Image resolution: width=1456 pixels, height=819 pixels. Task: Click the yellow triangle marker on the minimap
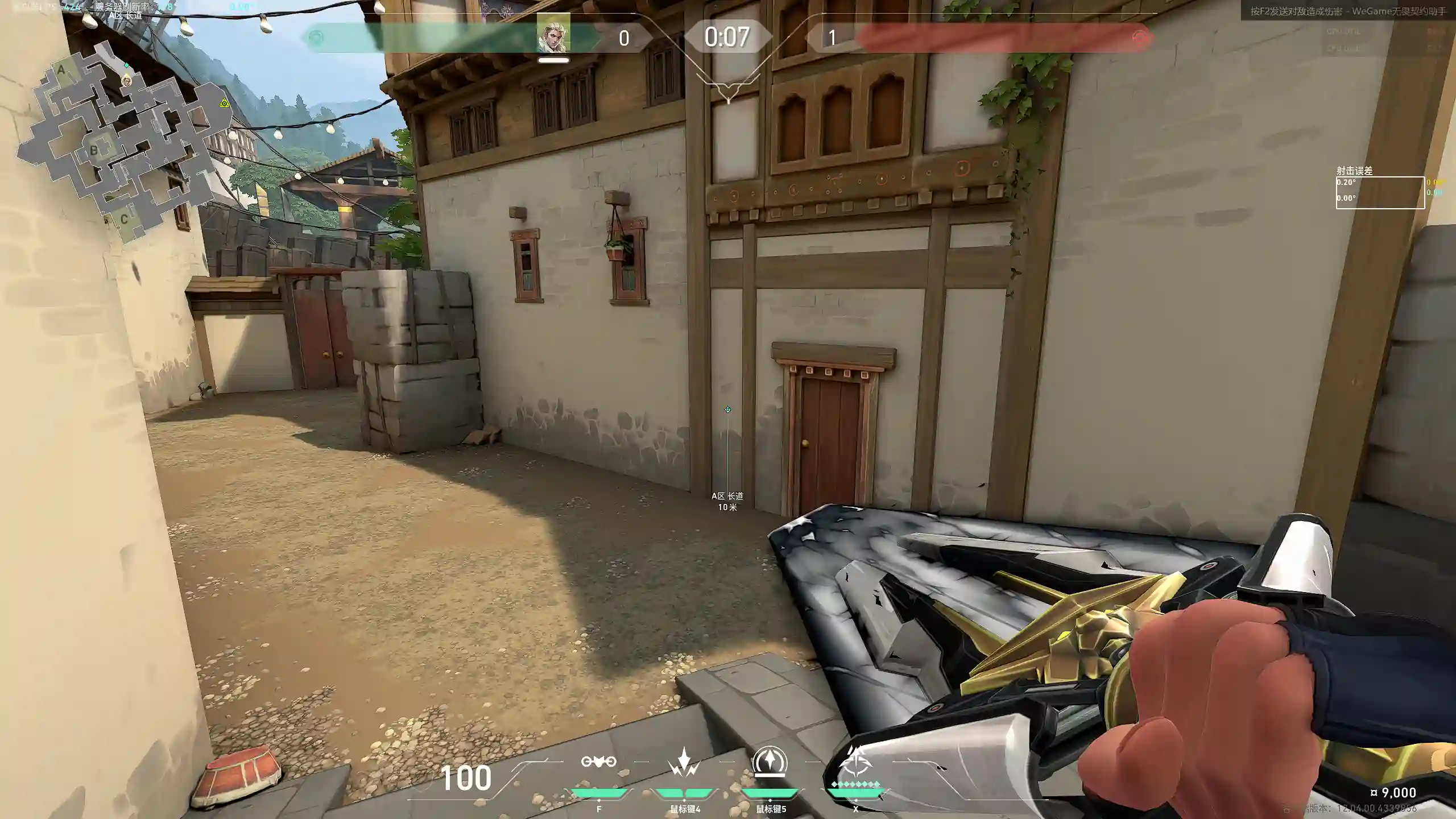pos(225,103)
